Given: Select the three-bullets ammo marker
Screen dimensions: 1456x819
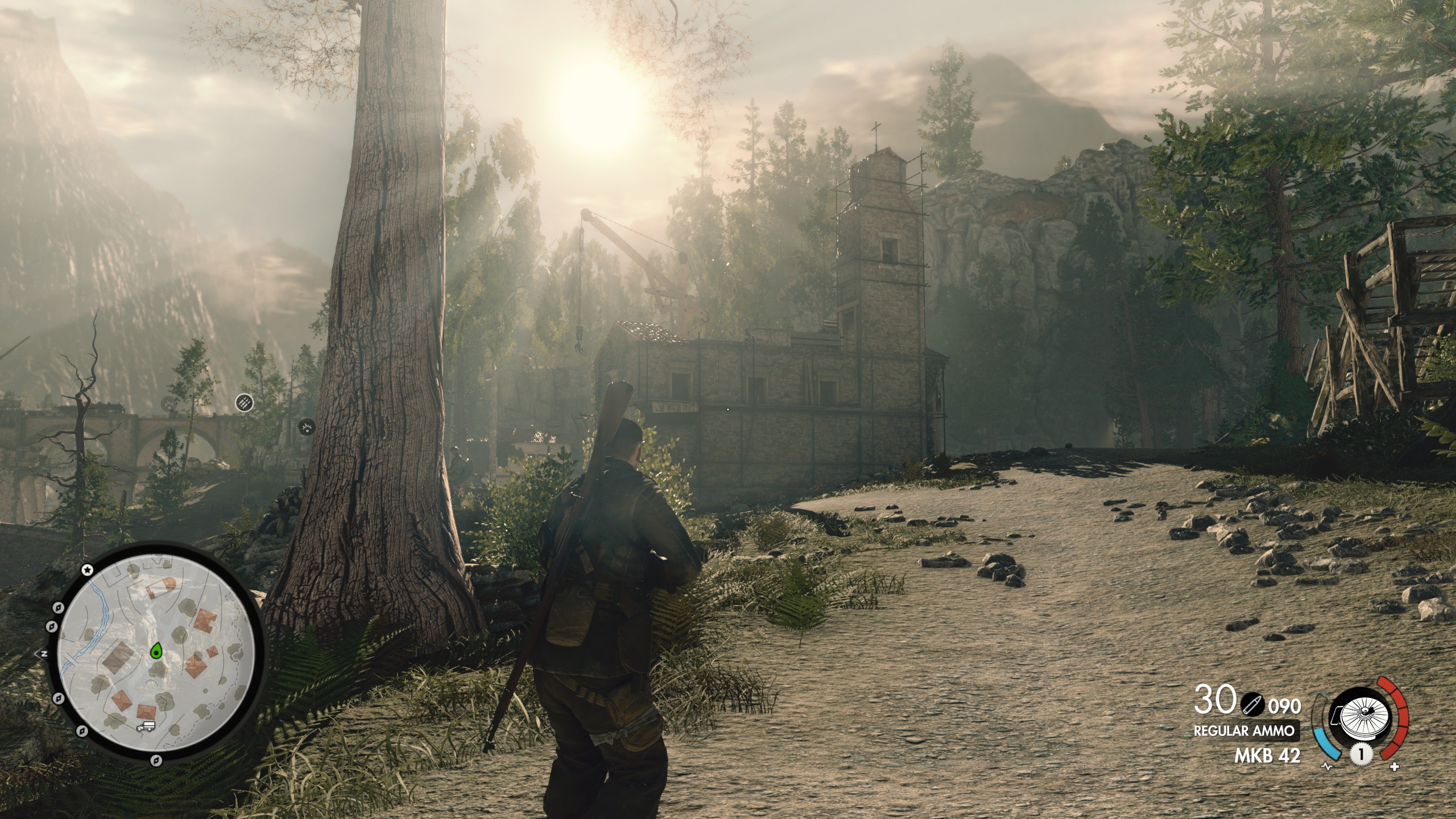Looking at the screenshot, I should tap(244, 403).
